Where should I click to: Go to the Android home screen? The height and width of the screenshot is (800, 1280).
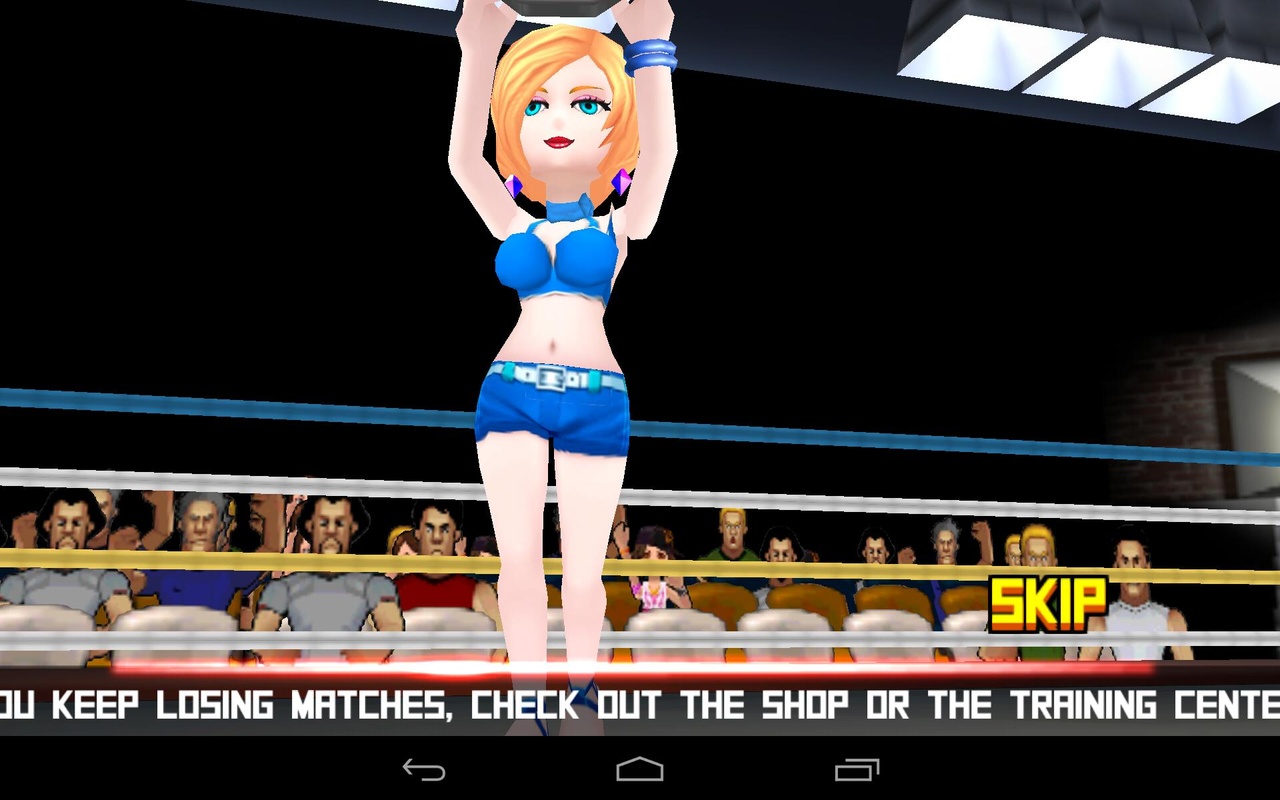coord(640,769)
